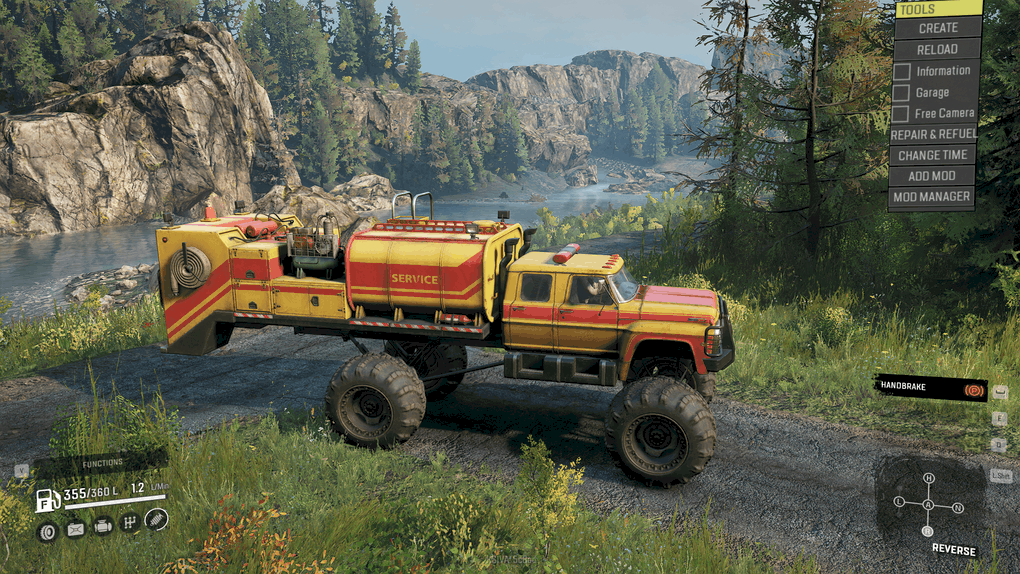Image resolution: width=1020 pixels, height=574 pixels.
Task: Select RELOAD in the Tools panel
Action: tap(938, 49)
